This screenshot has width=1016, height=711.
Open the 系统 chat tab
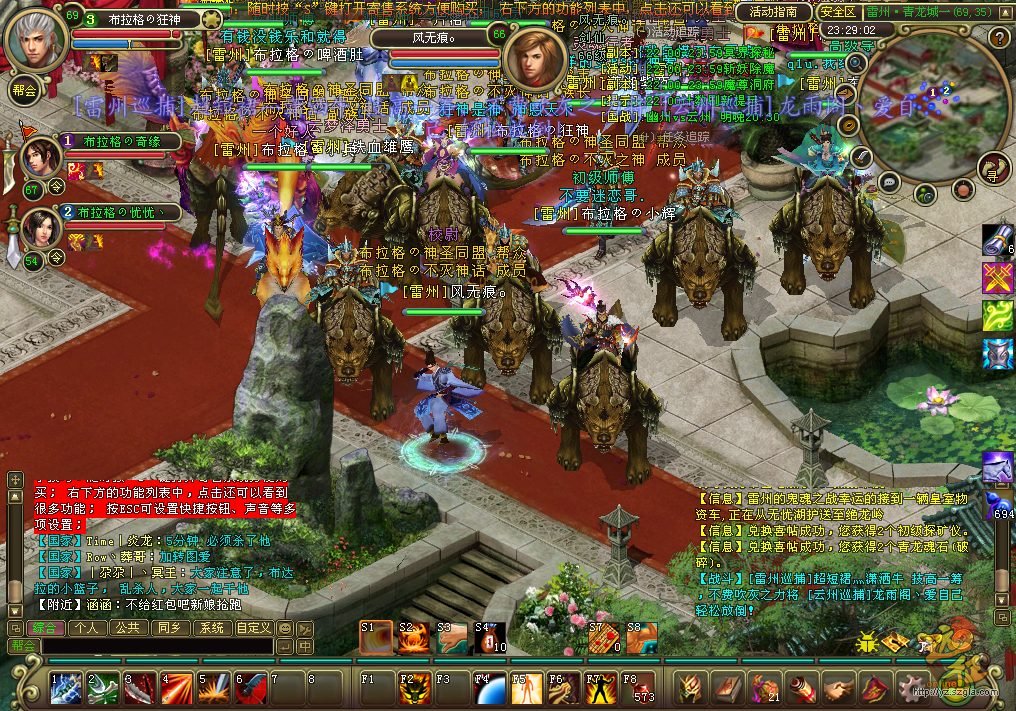[211, 628]
